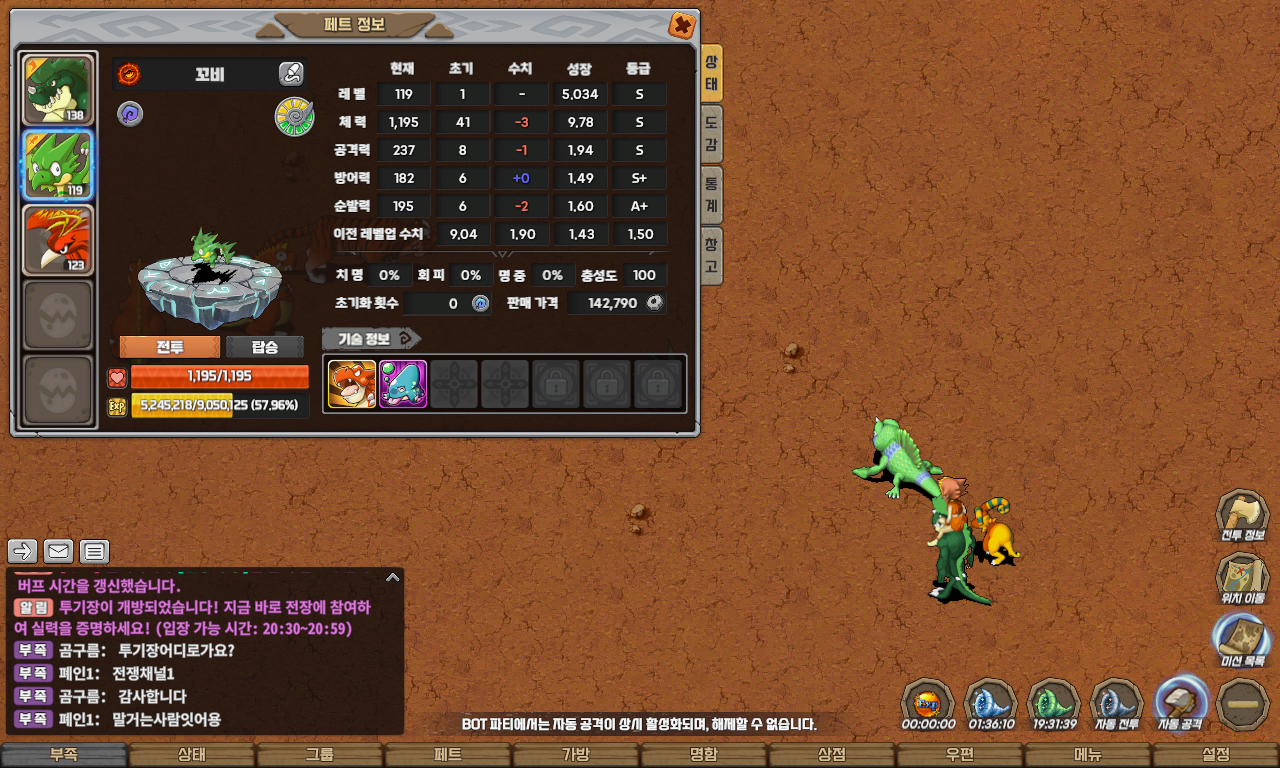
Task: Open the 위치 이동 location move icon
Action: [x=1241, y=579]
